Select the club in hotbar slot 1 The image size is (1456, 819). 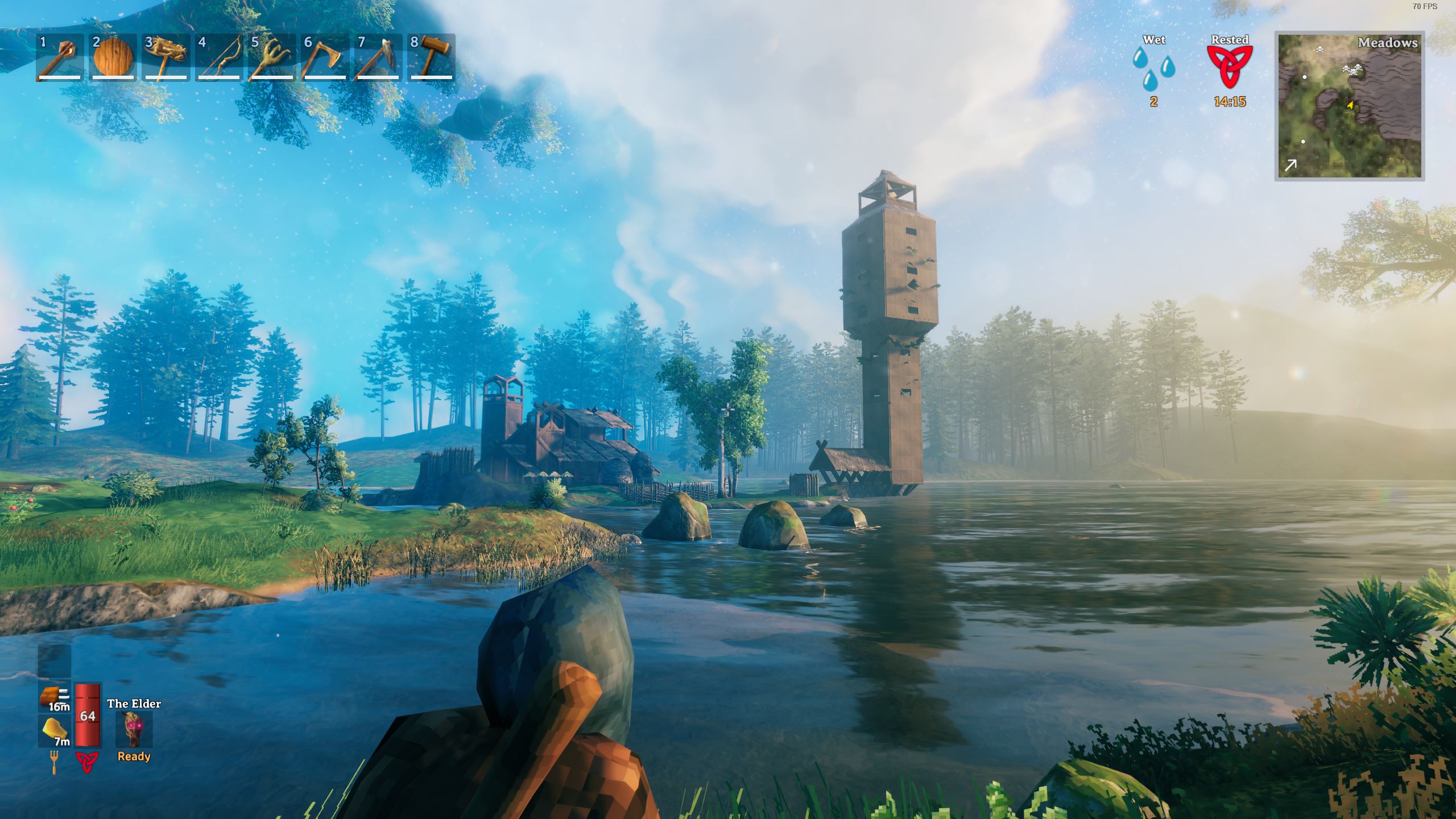click(60, 57)
